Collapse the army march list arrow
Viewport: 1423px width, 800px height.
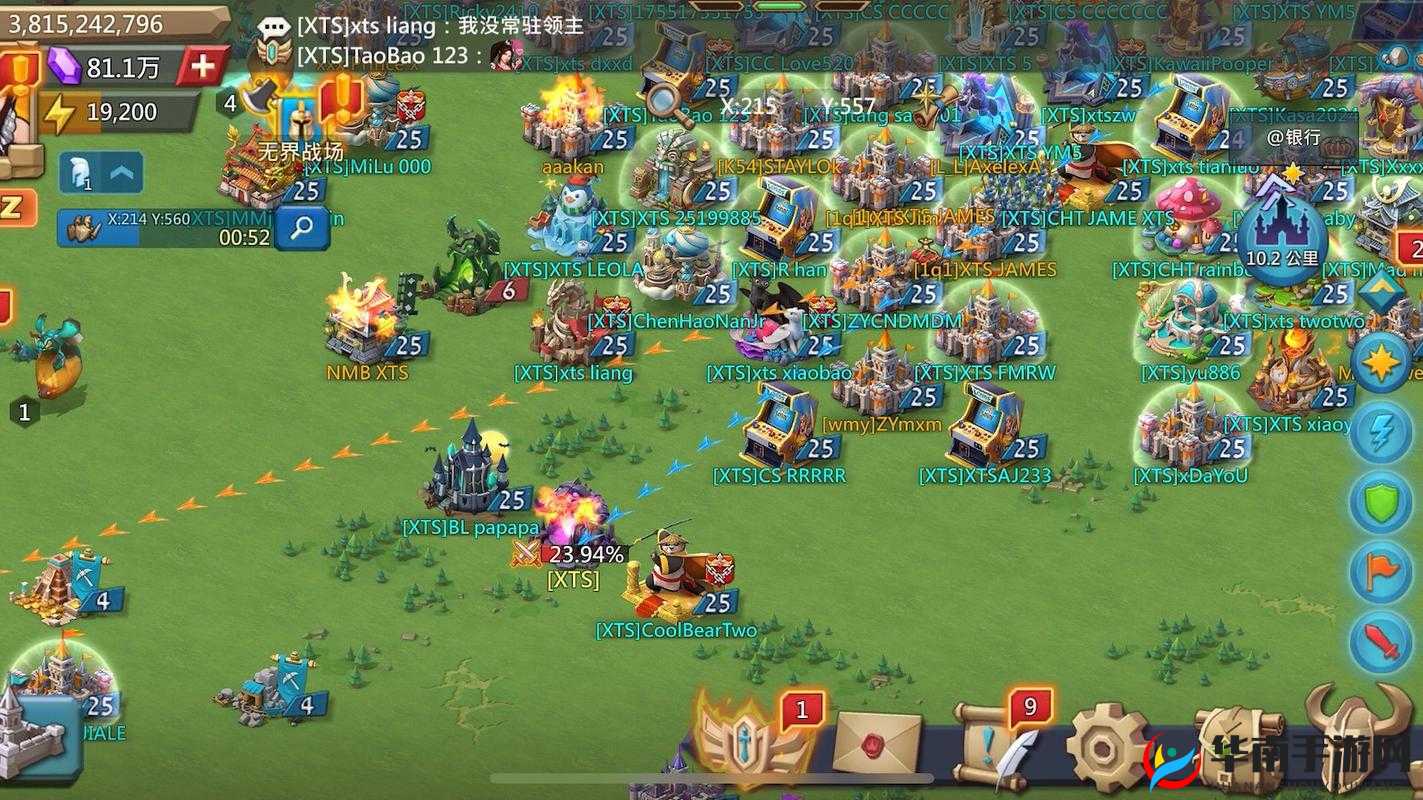123,174
